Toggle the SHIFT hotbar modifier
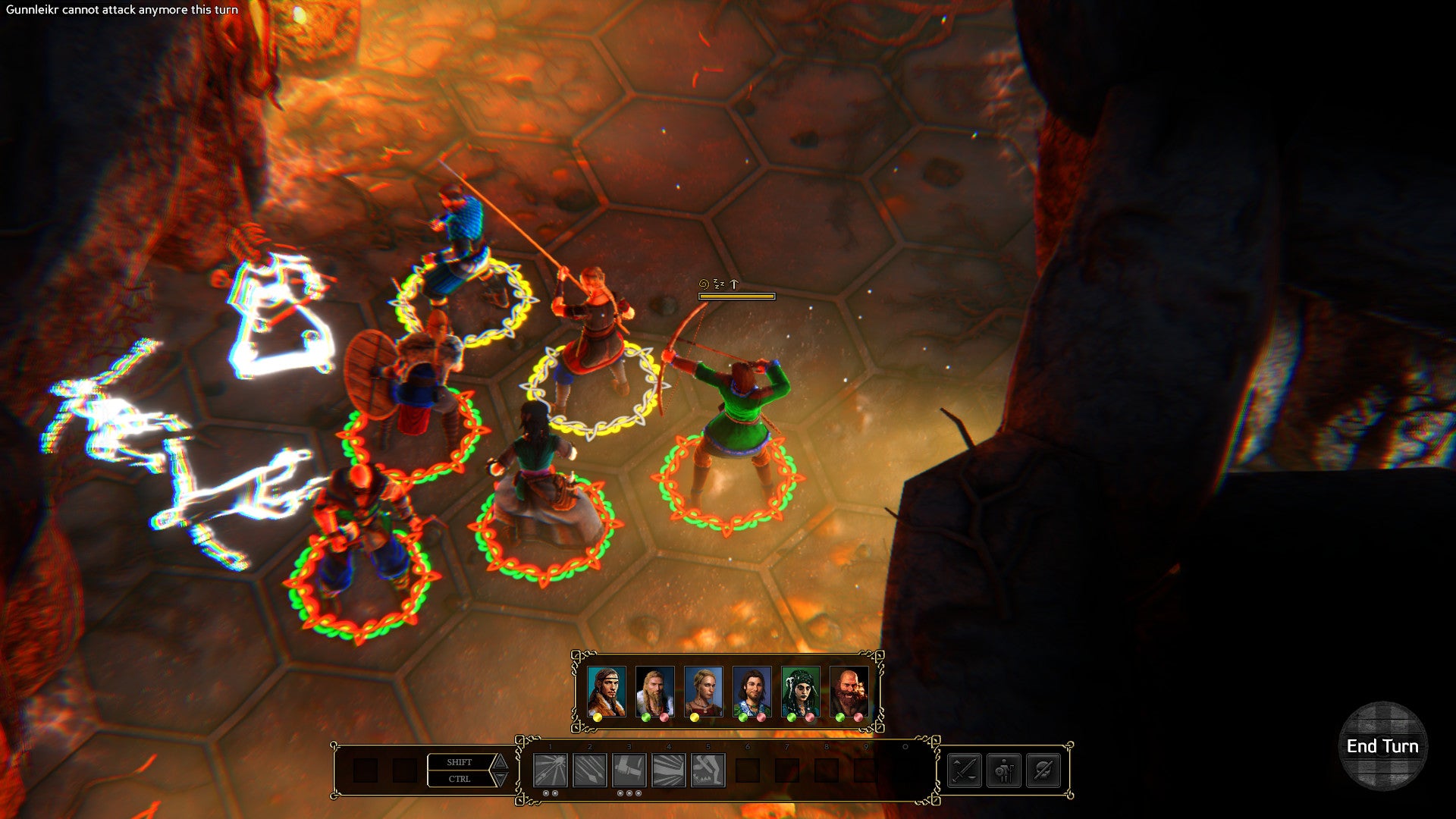The height and width of the screenshot is (819, 1456). tap(459, 762)
